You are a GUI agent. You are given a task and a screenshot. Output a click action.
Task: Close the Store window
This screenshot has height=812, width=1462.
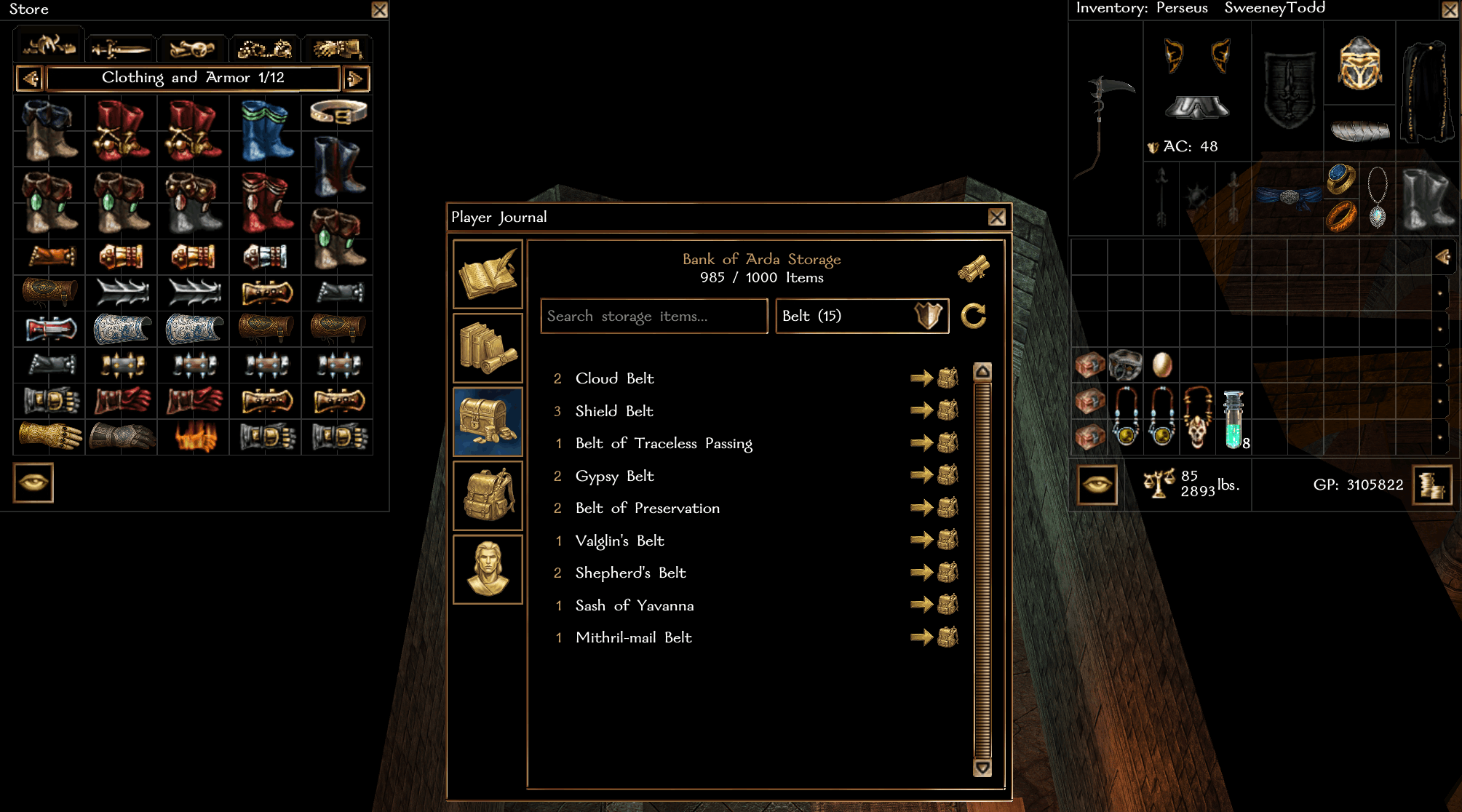point(379,9)
